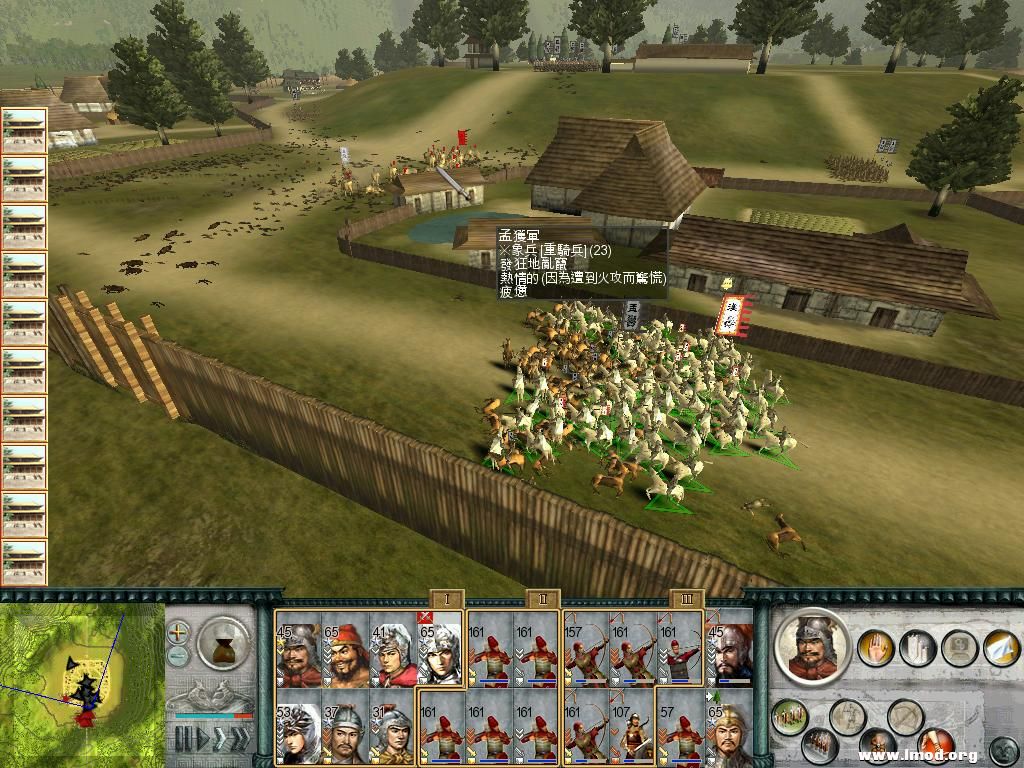Viewport: 1024px width, 768px height.
Task: Activate the halt order hand icon
Action: pos(877,647)
